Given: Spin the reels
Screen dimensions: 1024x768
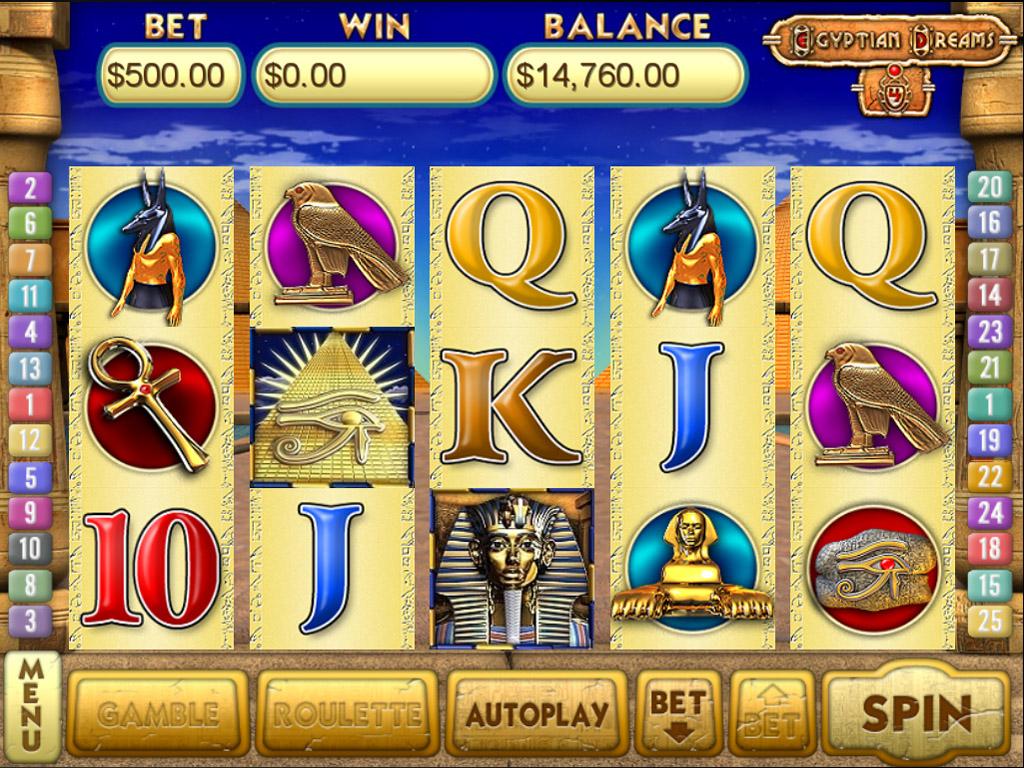Looking at the screenshot, I should pyautogui.click(x=916, y=712).
